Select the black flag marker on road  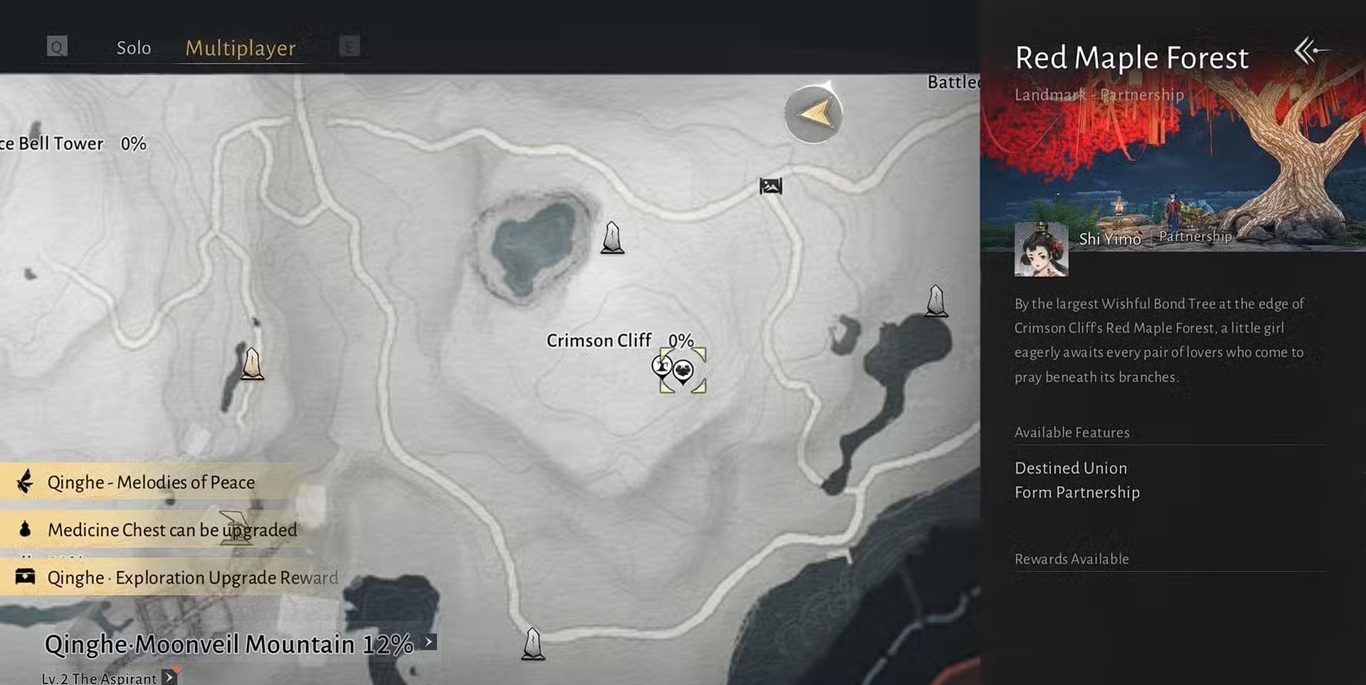pyautogui.click(x=770, y=185)
